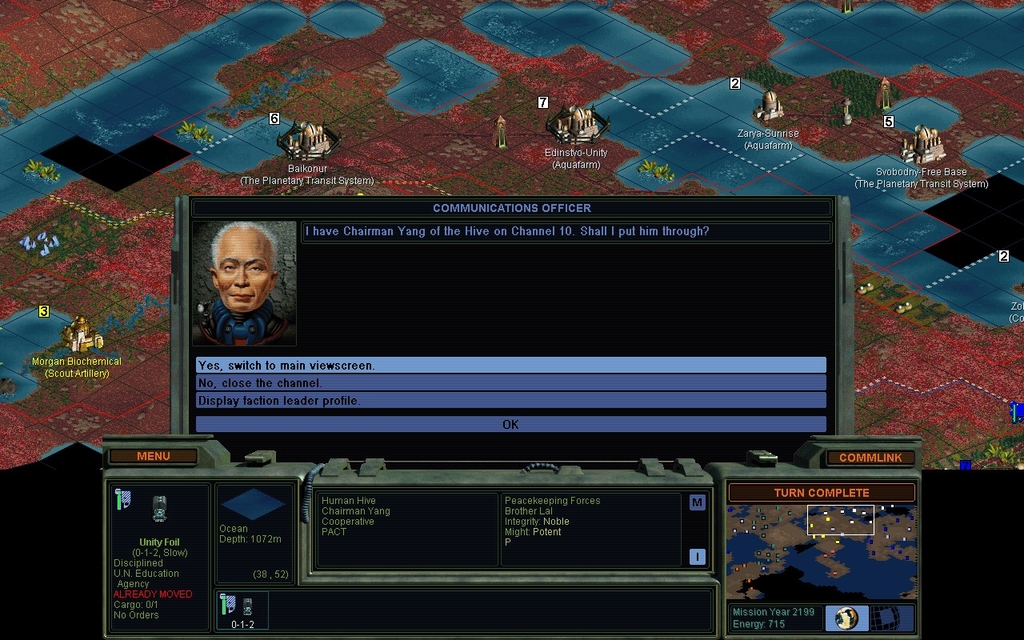
Task: Click the TURN COMPLETE button
Action: pyautogui.click(x=820, y=493)
